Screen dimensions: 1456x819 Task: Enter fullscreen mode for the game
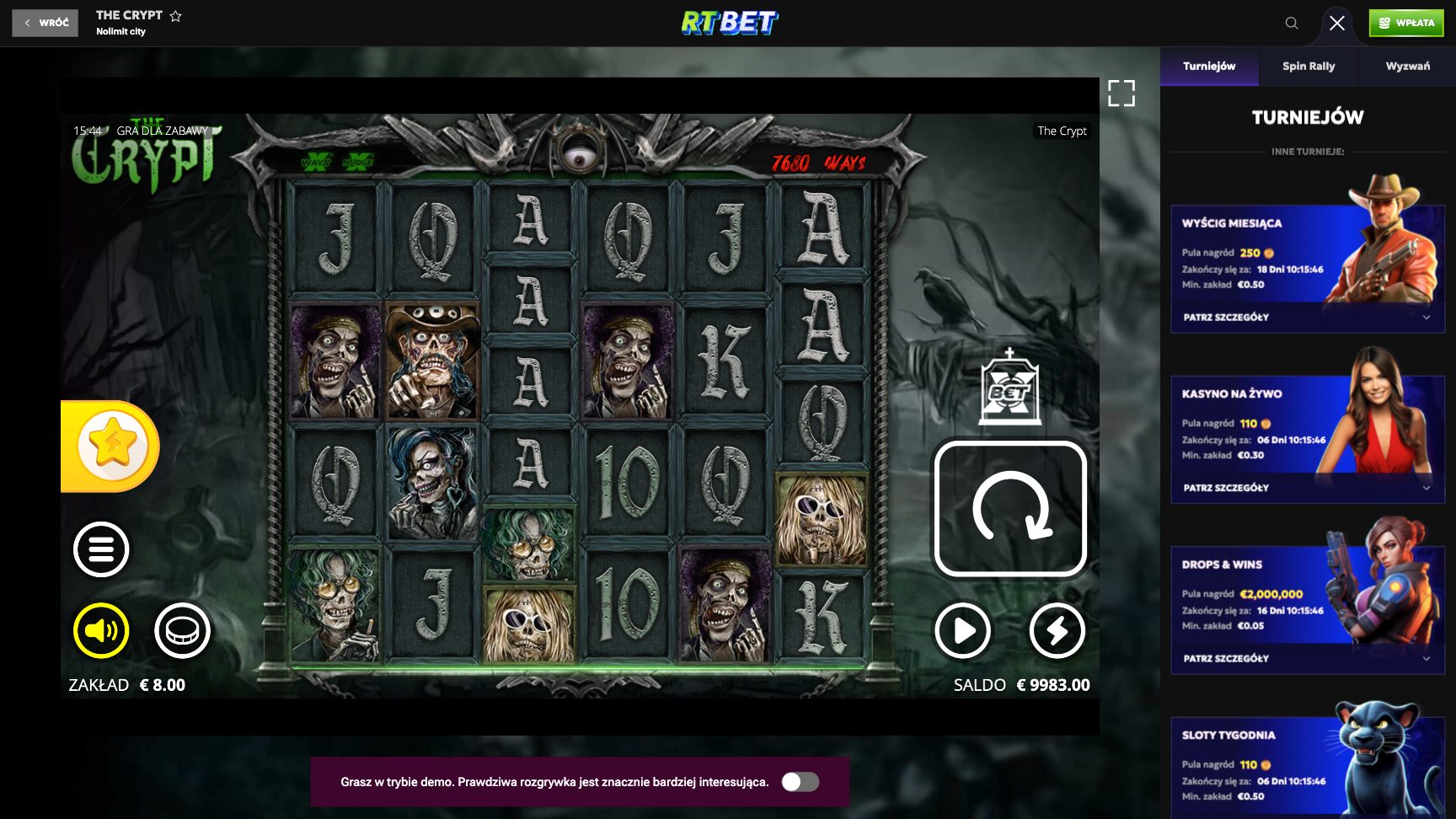1121,94
